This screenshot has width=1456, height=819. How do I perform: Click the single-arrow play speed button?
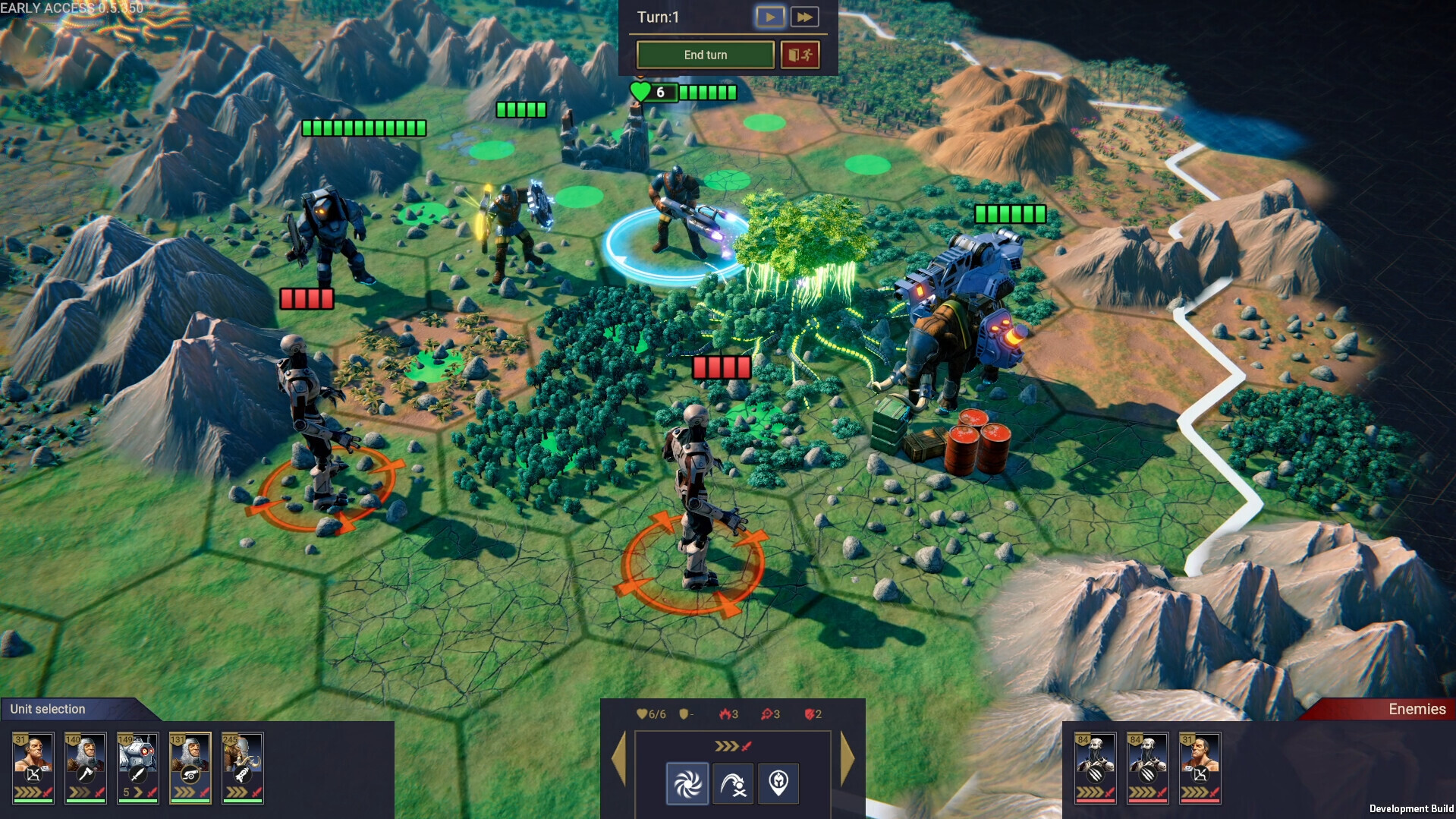769,17
